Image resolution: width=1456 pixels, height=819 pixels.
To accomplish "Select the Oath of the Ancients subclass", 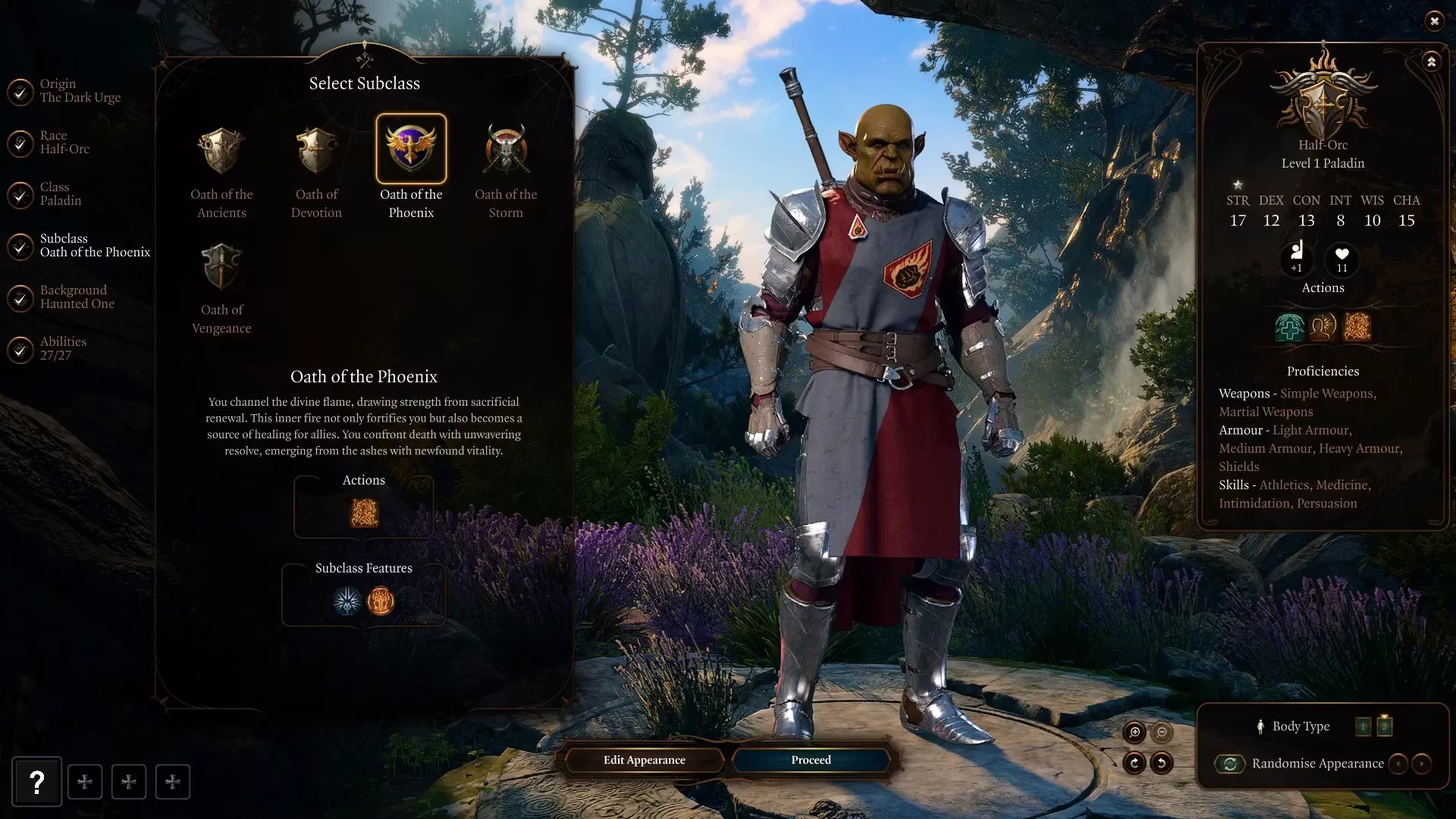I will 221,151.
